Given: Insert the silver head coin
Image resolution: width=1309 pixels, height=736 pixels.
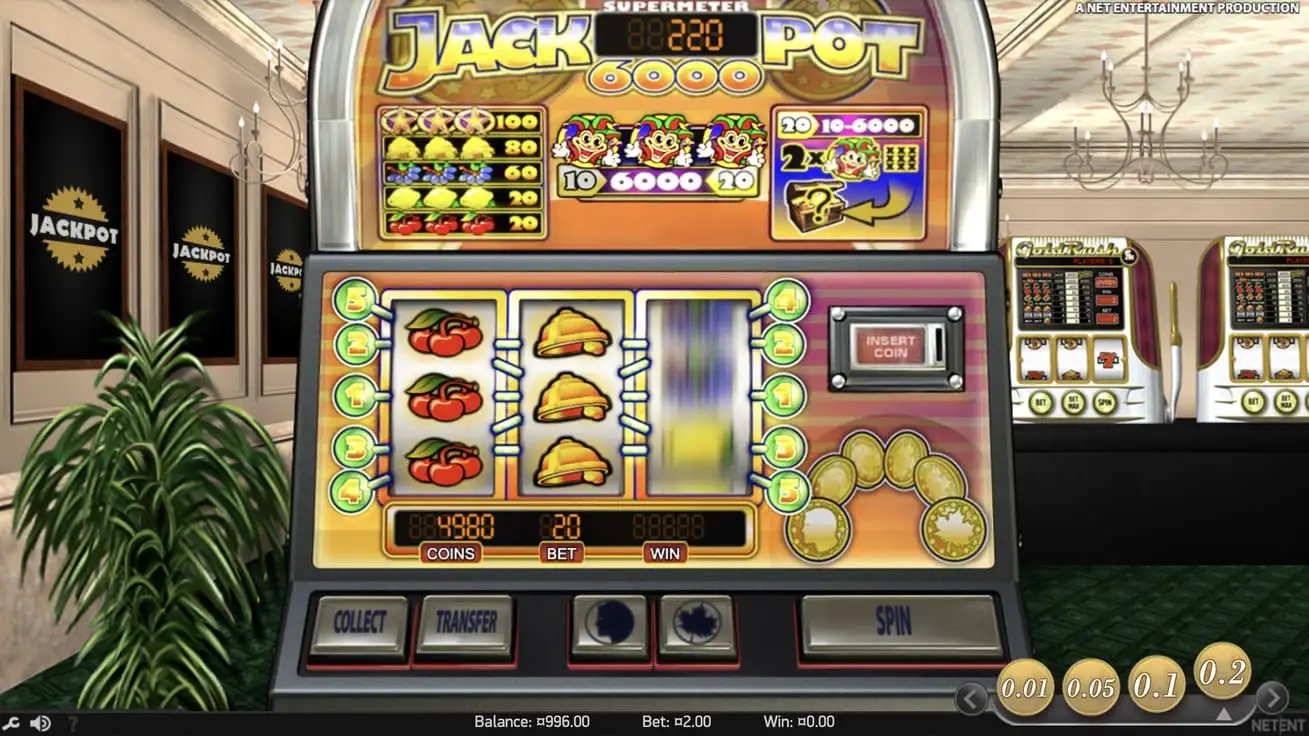Looking at the screenshot, I should pyautogui.click(x=610, y=622).
